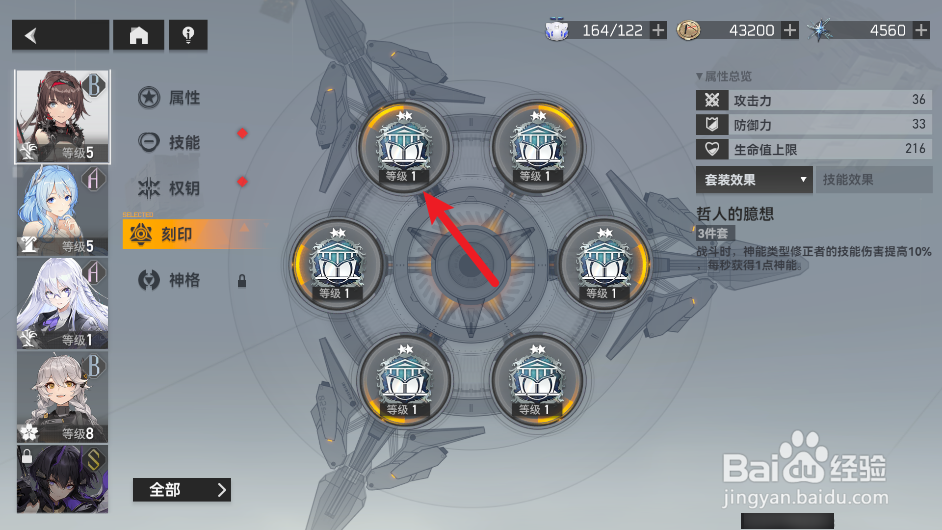Expand the 套装效果 dropdown
Image resolution: width=942 pixels, height=530 pixels.
point(754,180)
